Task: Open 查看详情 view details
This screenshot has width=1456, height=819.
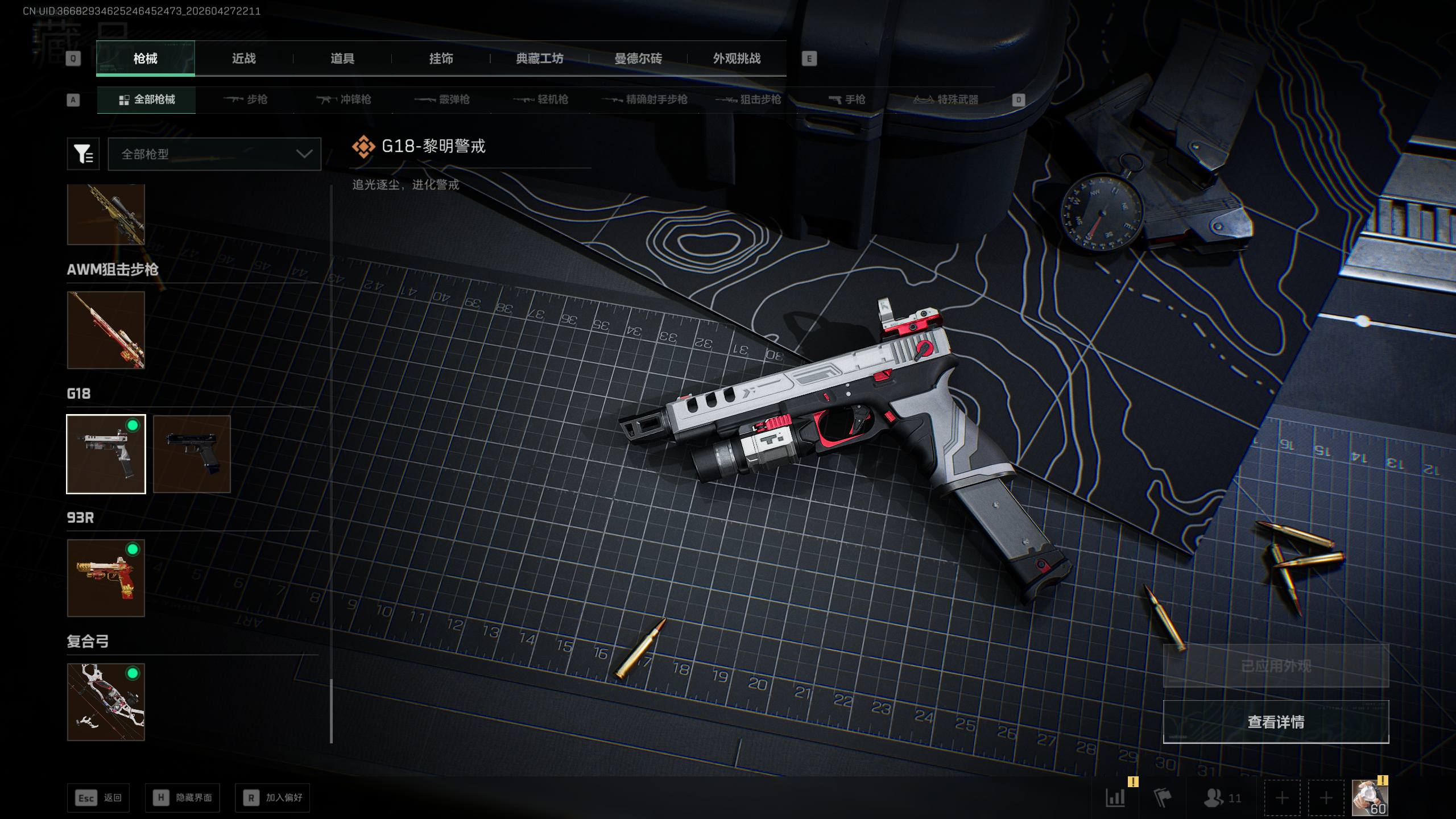Action: tap(1276, 722)
